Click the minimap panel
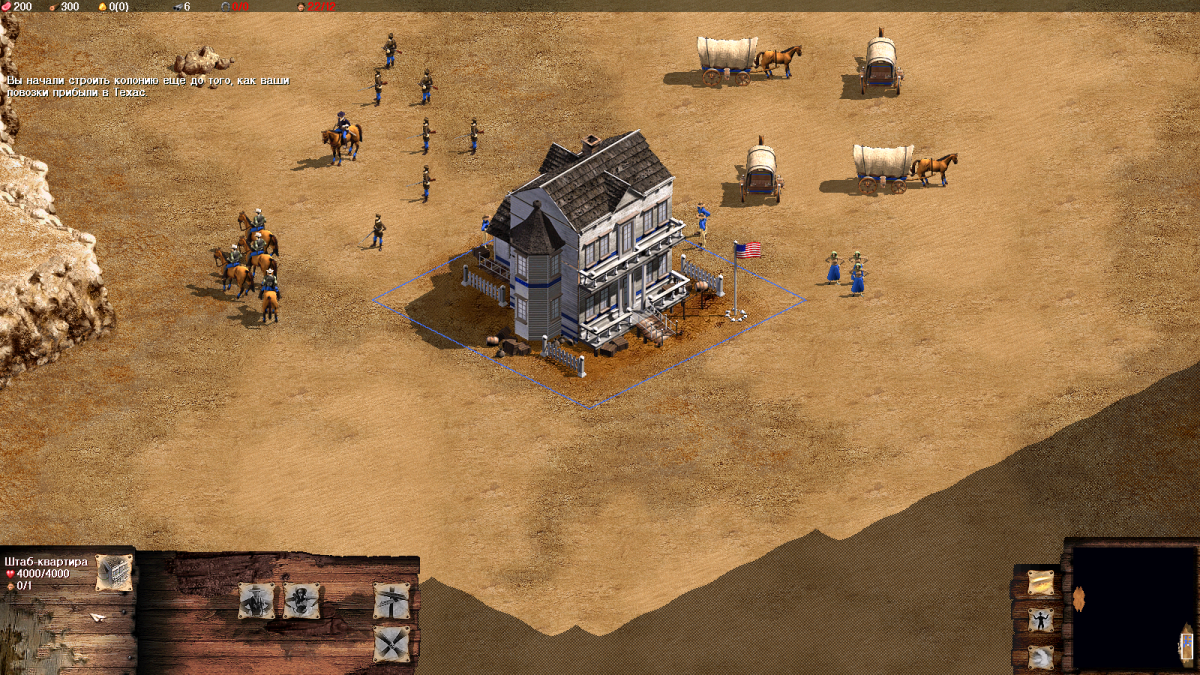Image resolution: width=1200 pixels, height=675 pixels. pyautogui.click(x=1133, y=607)
